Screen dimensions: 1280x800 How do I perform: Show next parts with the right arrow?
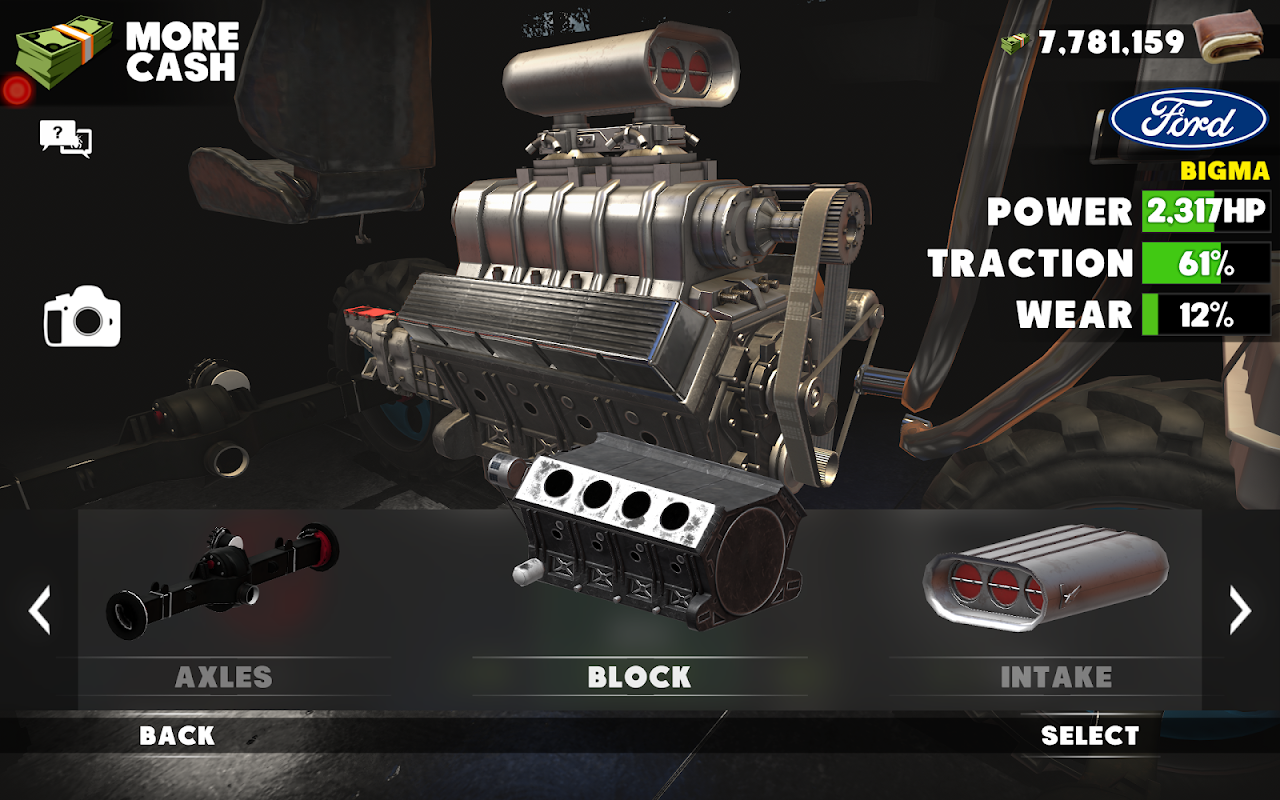[1240, 610]
